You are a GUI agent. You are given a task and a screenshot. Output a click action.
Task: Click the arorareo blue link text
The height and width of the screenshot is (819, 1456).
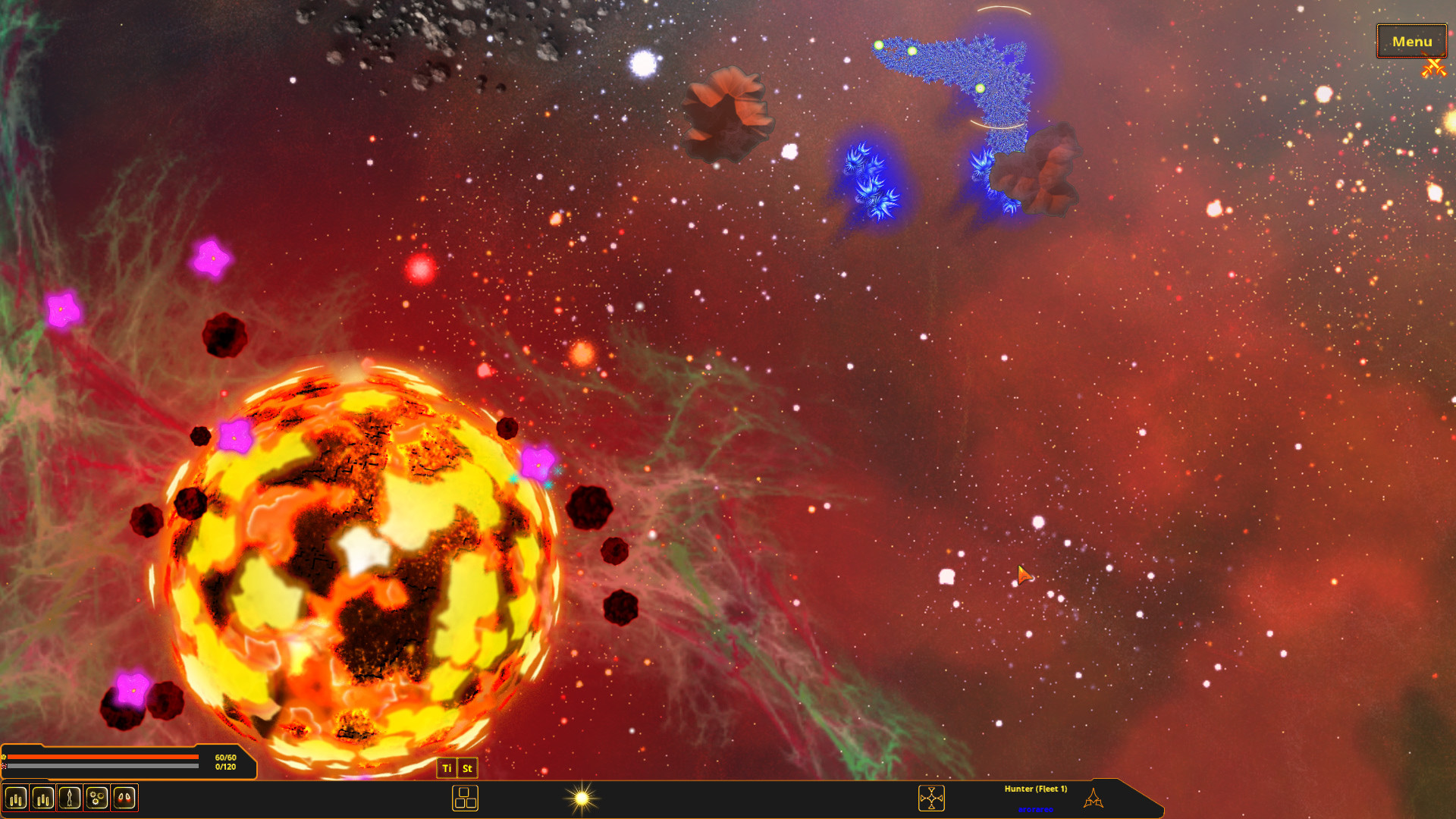pos(1036,810)
